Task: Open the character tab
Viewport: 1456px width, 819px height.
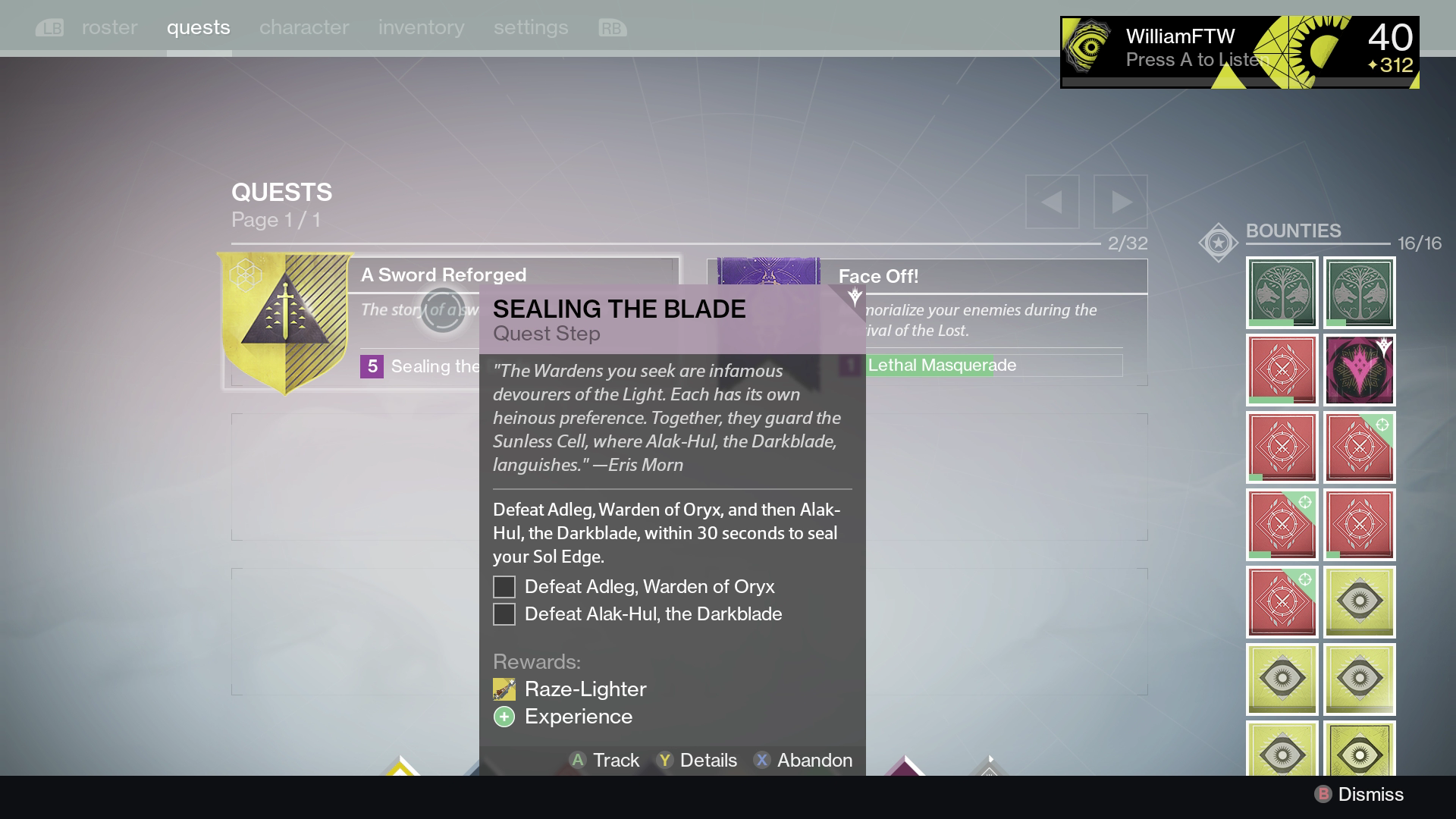Action: click(304, 27)
